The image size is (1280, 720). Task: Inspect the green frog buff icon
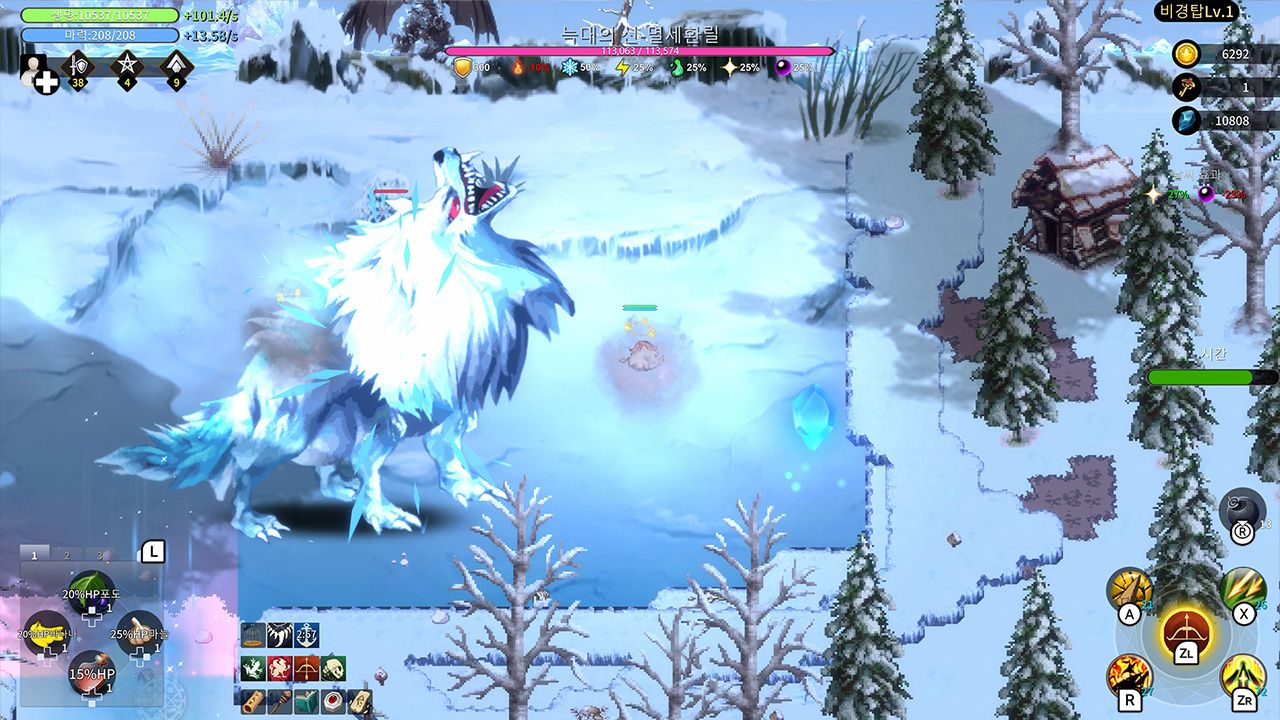pyautogui.click(x=253, y=669)
